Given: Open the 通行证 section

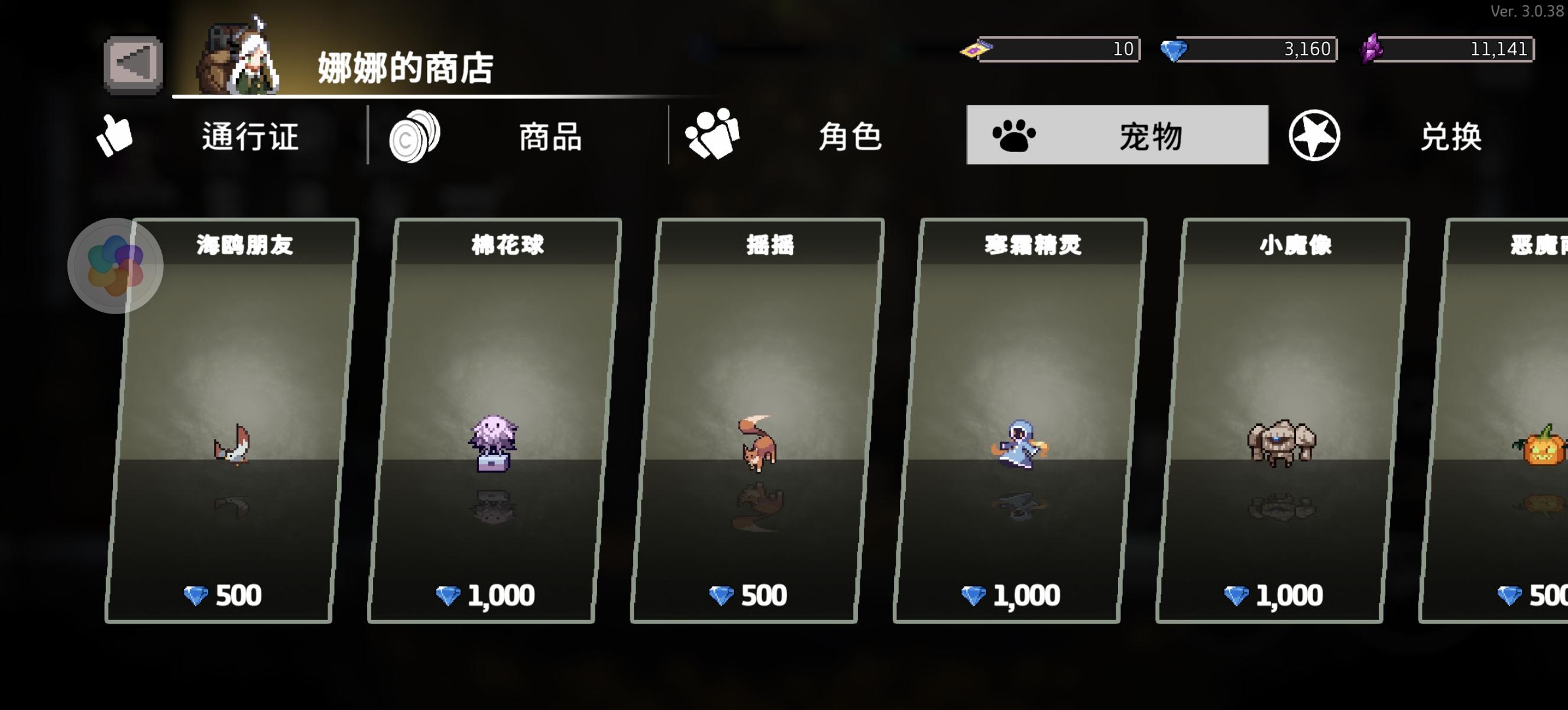Looking at the screenshot, I should click(x=250, y=138).
